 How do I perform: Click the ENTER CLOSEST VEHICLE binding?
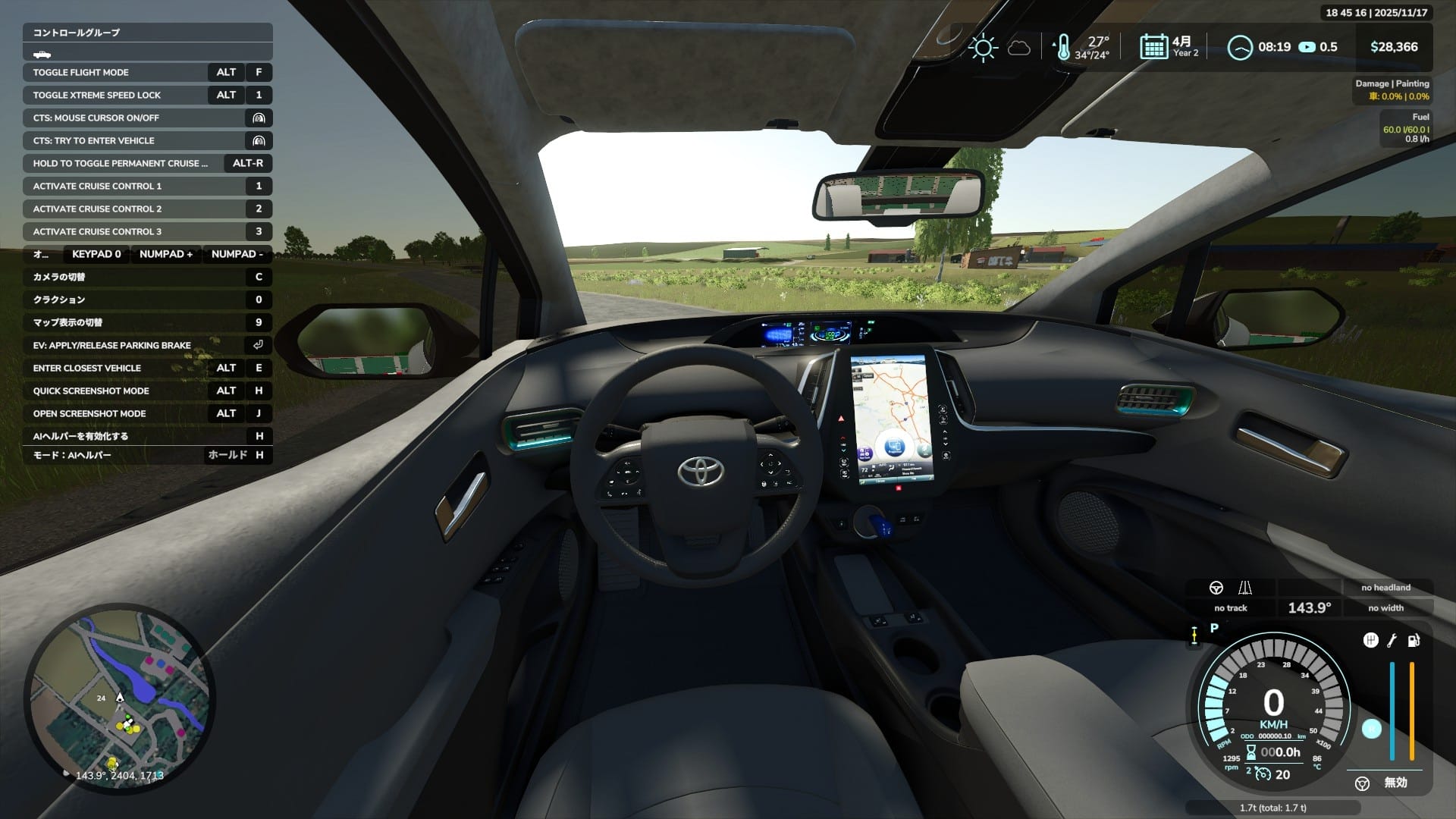click(x=86, y=368)
